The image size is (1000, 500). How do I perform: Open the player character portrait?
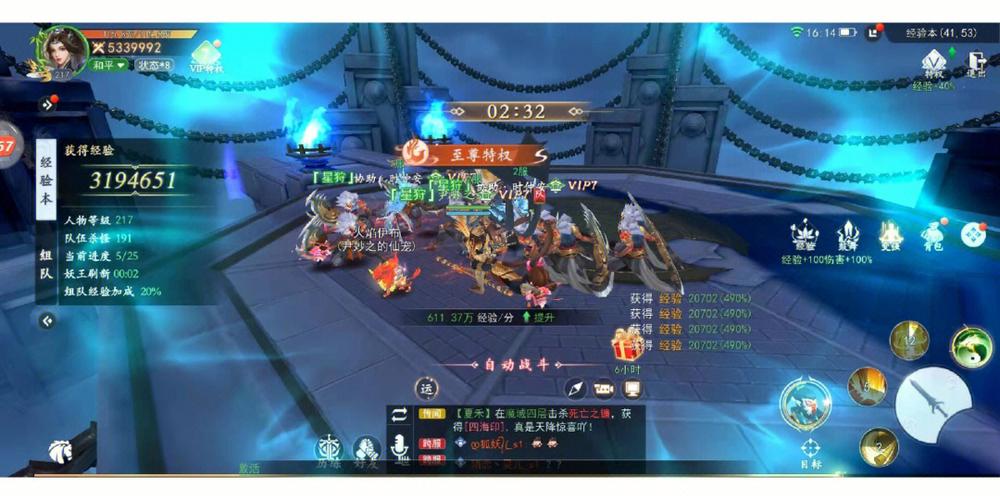[x=64, y=50]
